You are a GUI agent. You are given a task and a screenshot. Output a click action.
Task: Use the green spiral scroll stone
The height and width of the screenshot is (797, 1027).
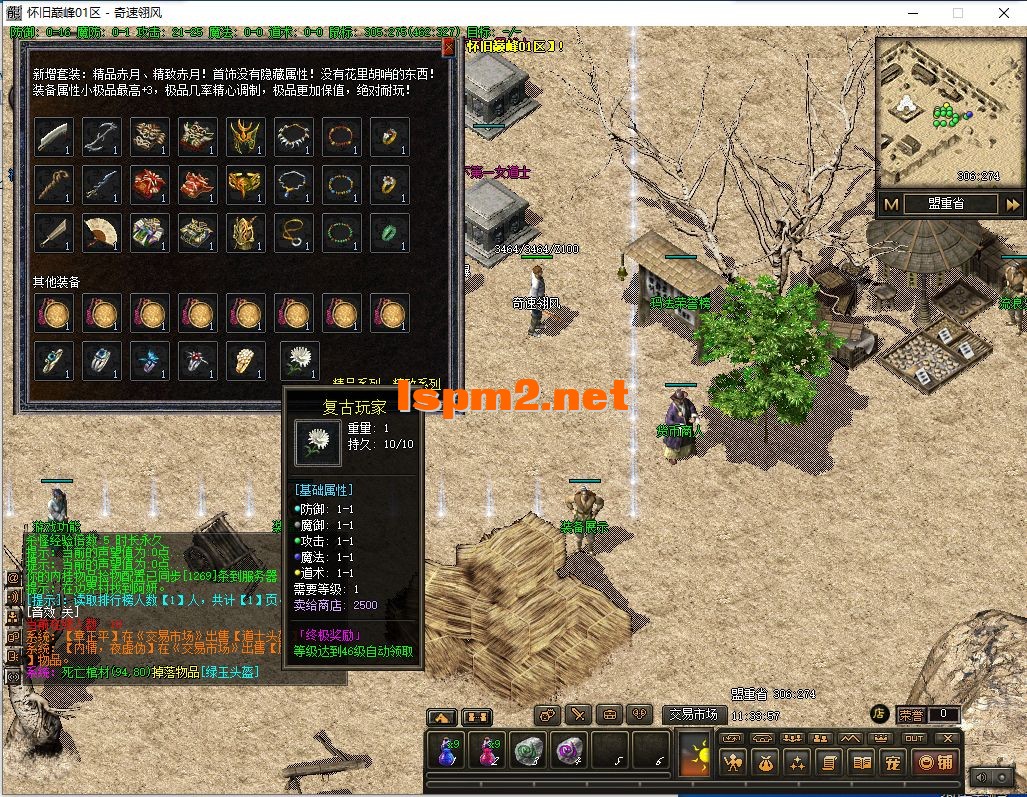pyautogui.click(x=528, y=750)
